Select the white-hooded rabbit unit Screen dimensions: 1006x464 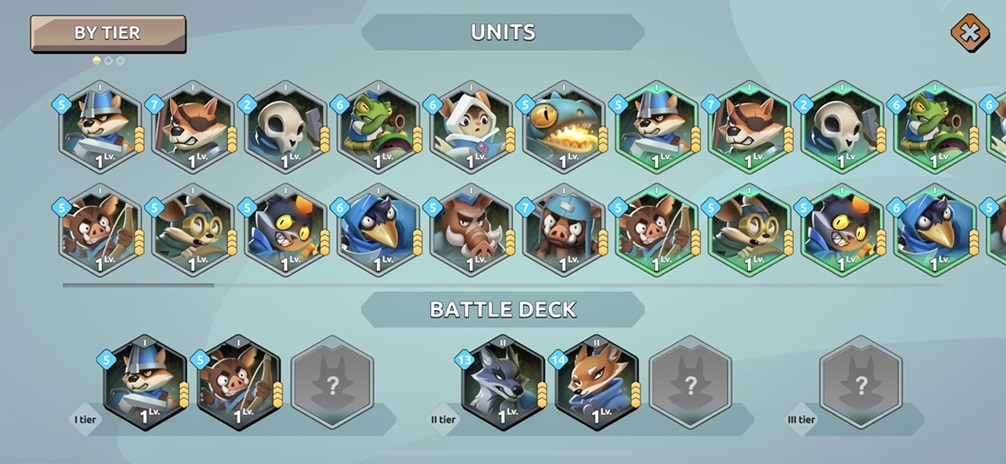(471, 128)
